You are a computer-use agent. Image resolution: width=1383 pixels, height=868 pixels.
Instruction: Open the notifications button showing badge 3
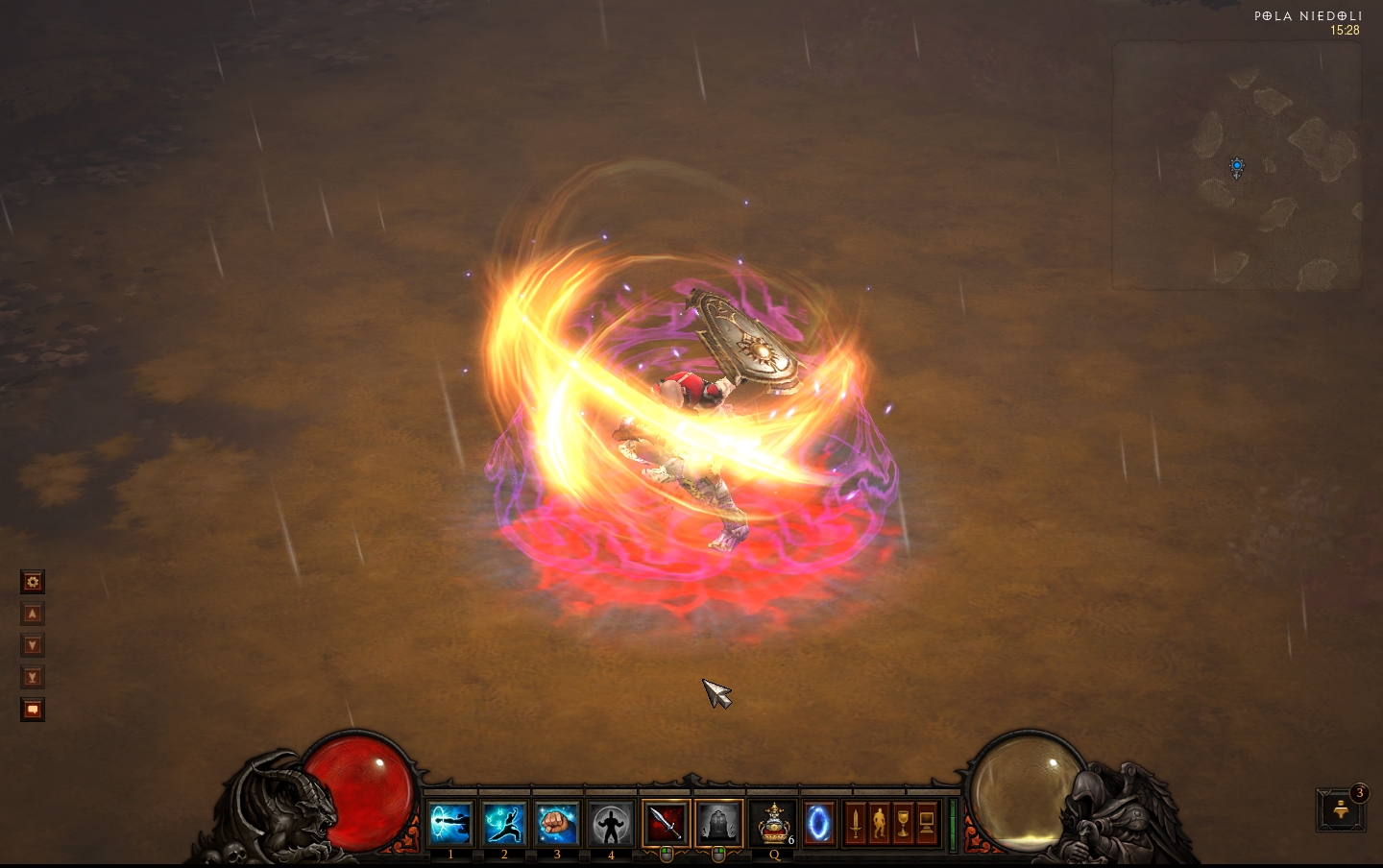click(1341, 810)
